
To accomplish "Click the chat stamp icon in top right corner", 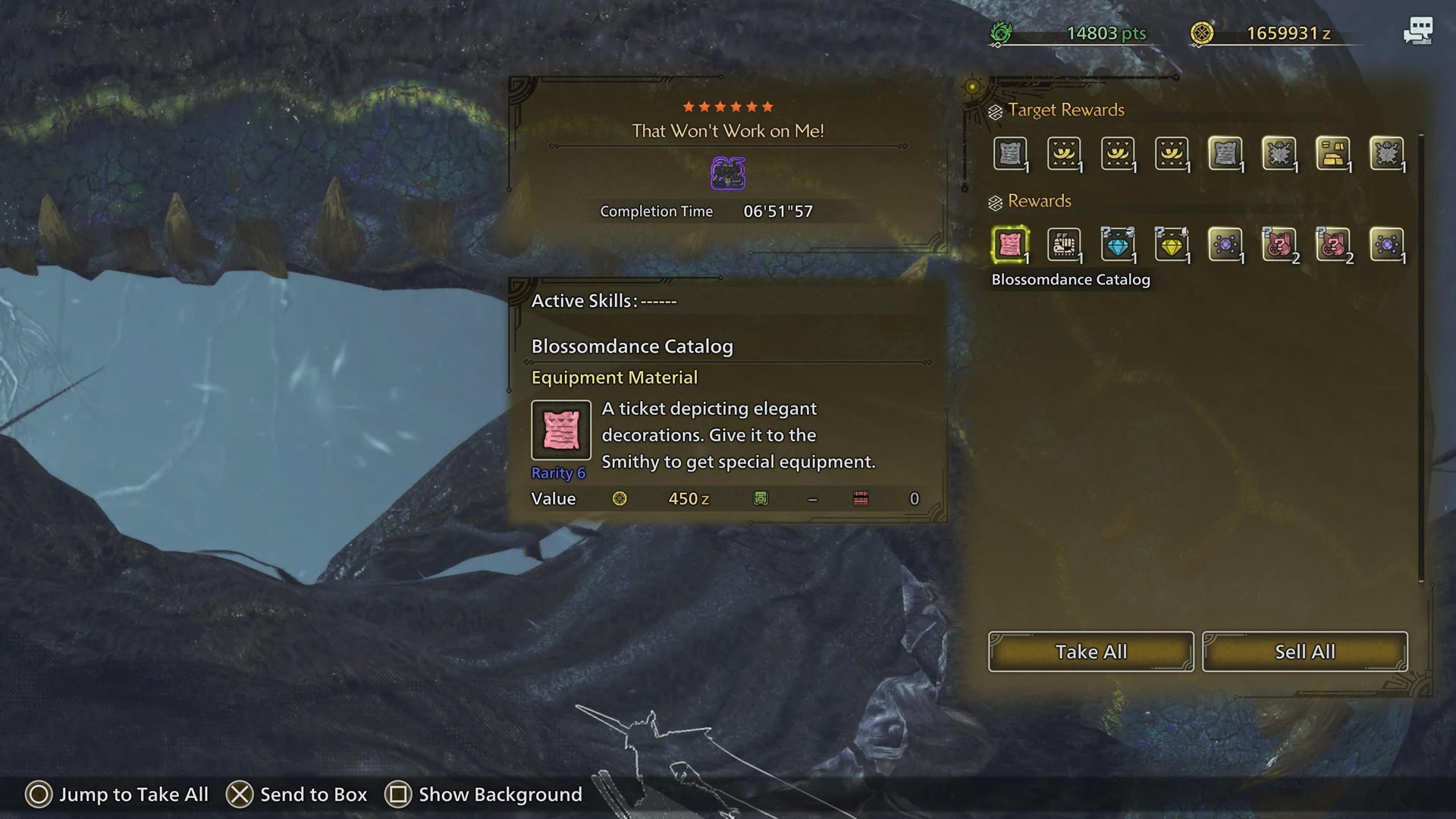I will tap(1417, 32).
